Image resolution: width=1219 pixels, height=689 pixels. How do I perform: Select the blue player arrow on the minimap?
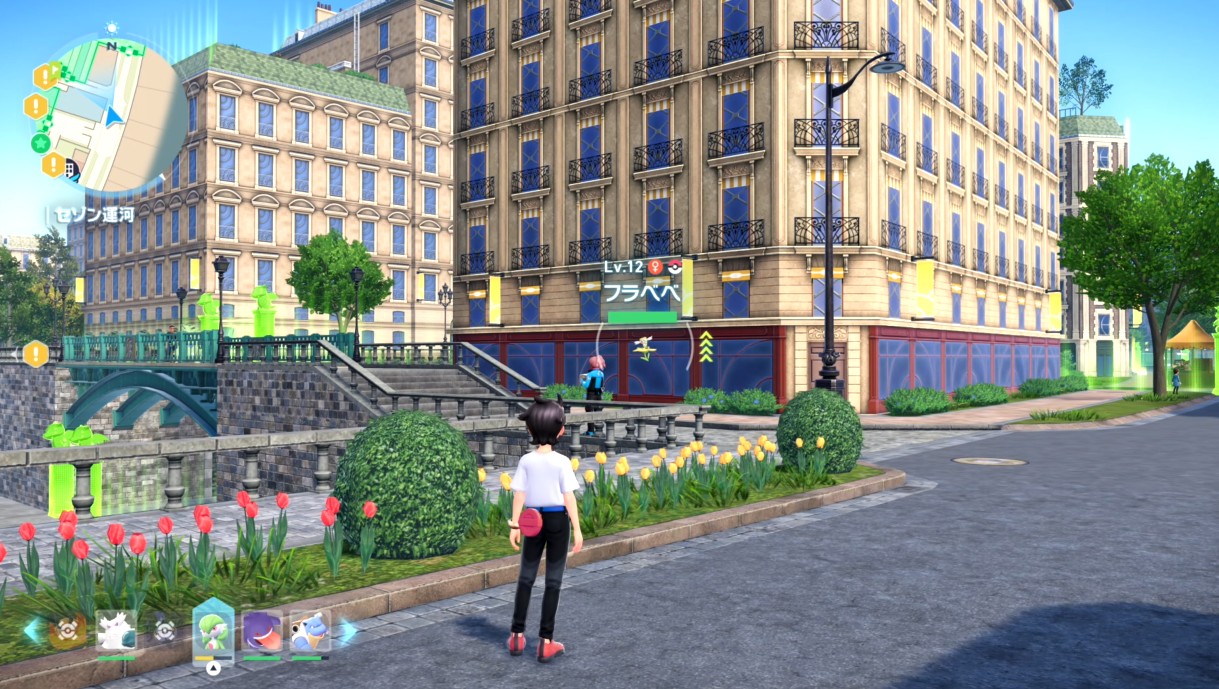(115, 116)
